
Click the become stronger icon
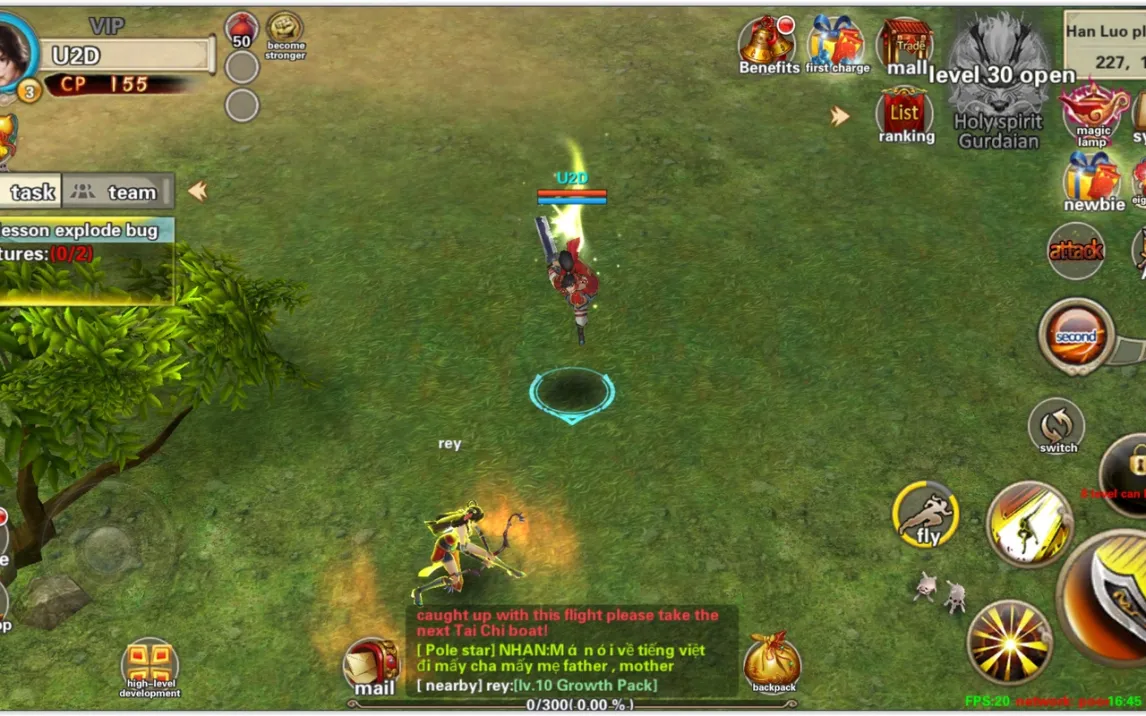(x=285, y=32)
